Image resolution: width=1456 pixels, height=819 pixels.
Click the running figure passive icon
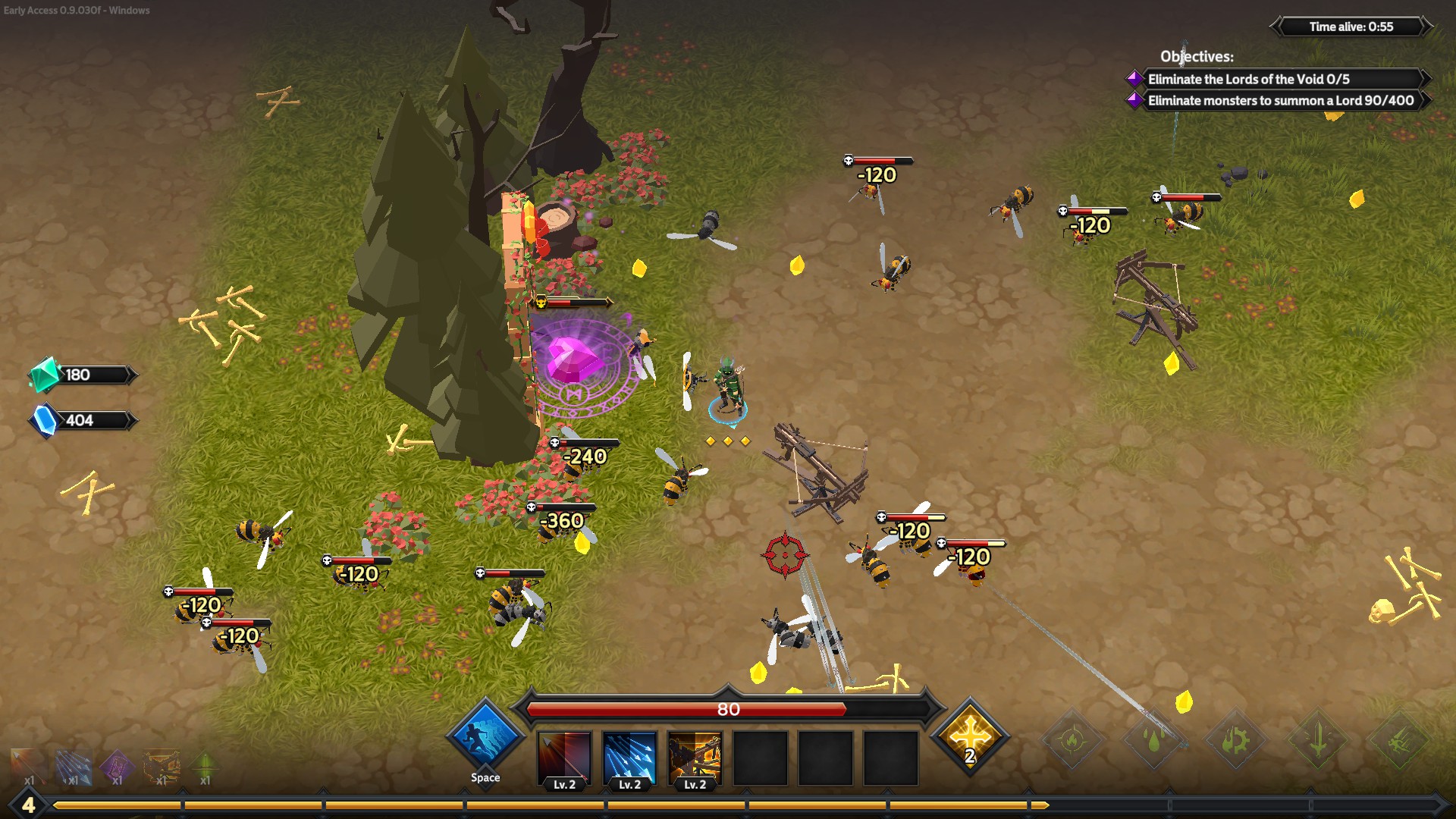click(1400, 739)
